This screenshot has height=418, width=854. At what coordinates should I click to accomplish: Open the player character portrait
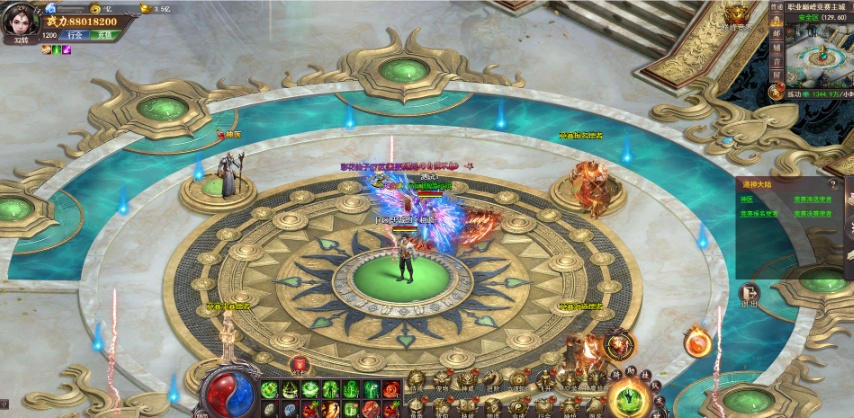(19, 20)
